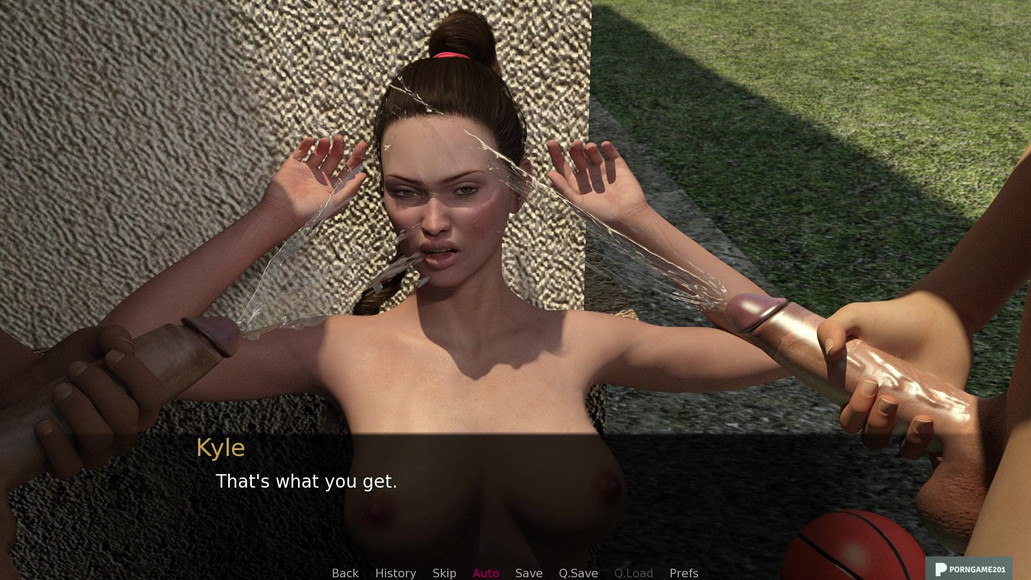Open the dialogue History log
1031x580 pixels.
(395, 573)
